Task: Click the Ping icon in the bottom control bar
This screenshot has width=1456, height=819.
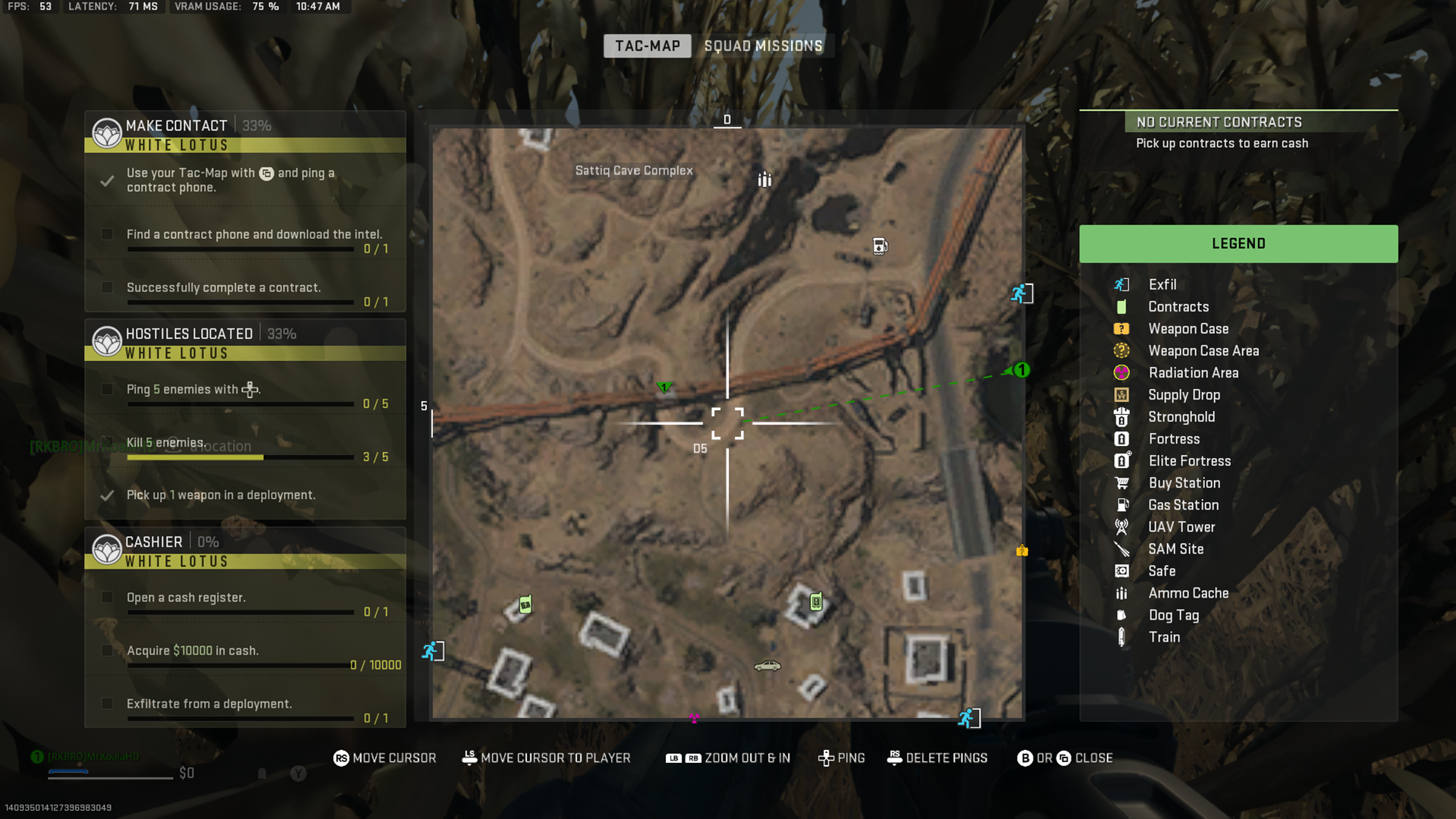Action: tap(824, 758)
